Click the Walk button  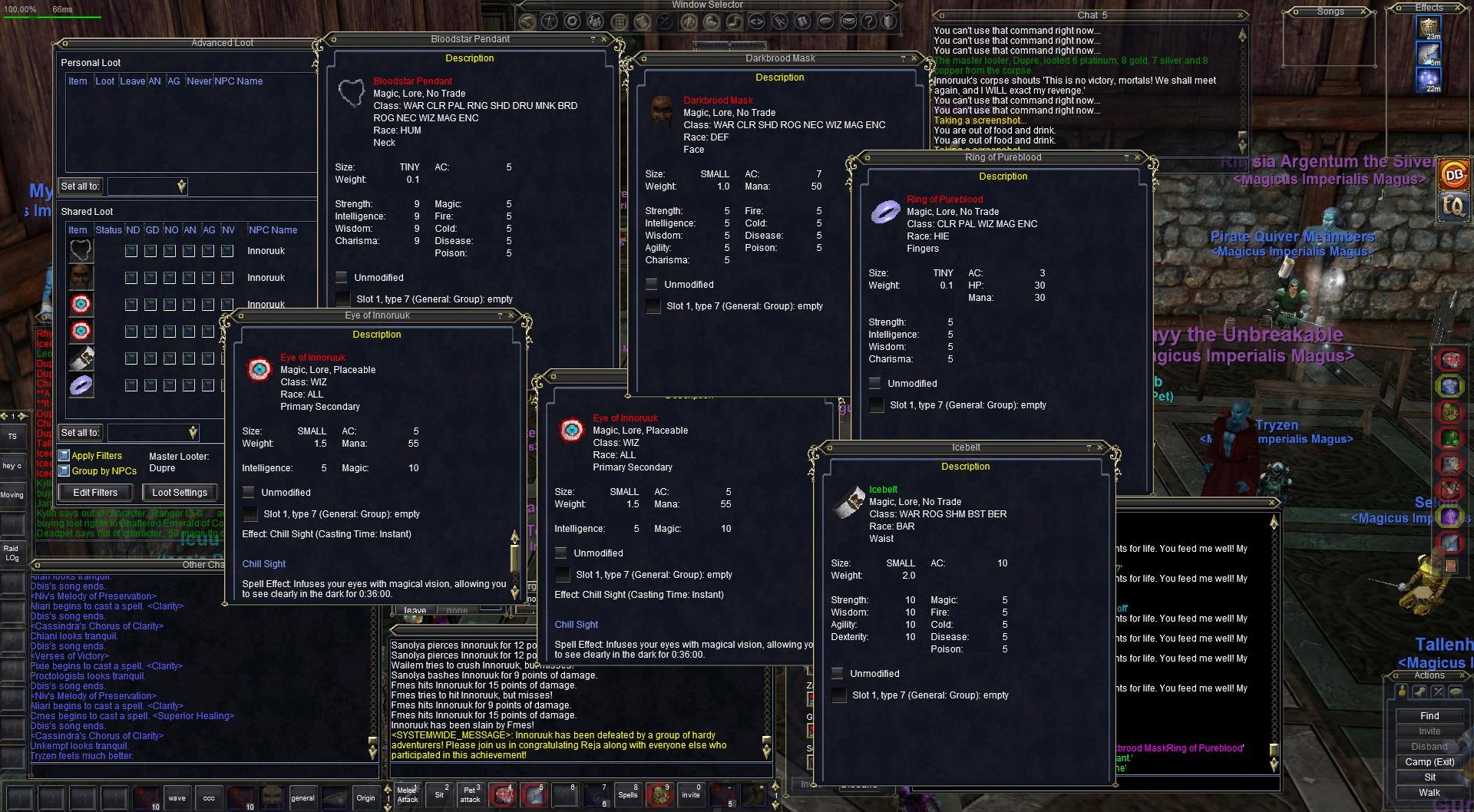point(1429,793)
